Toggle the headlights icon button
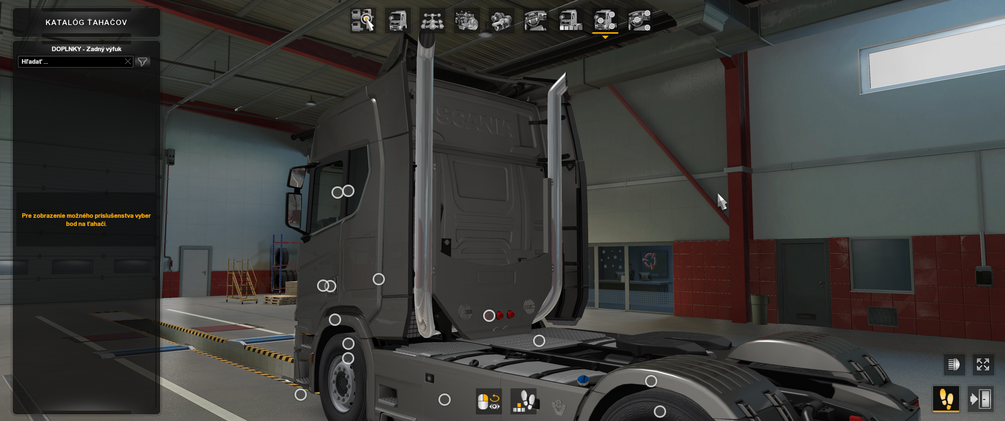This screenshot has height=421, width=1005. click(953, 365)
